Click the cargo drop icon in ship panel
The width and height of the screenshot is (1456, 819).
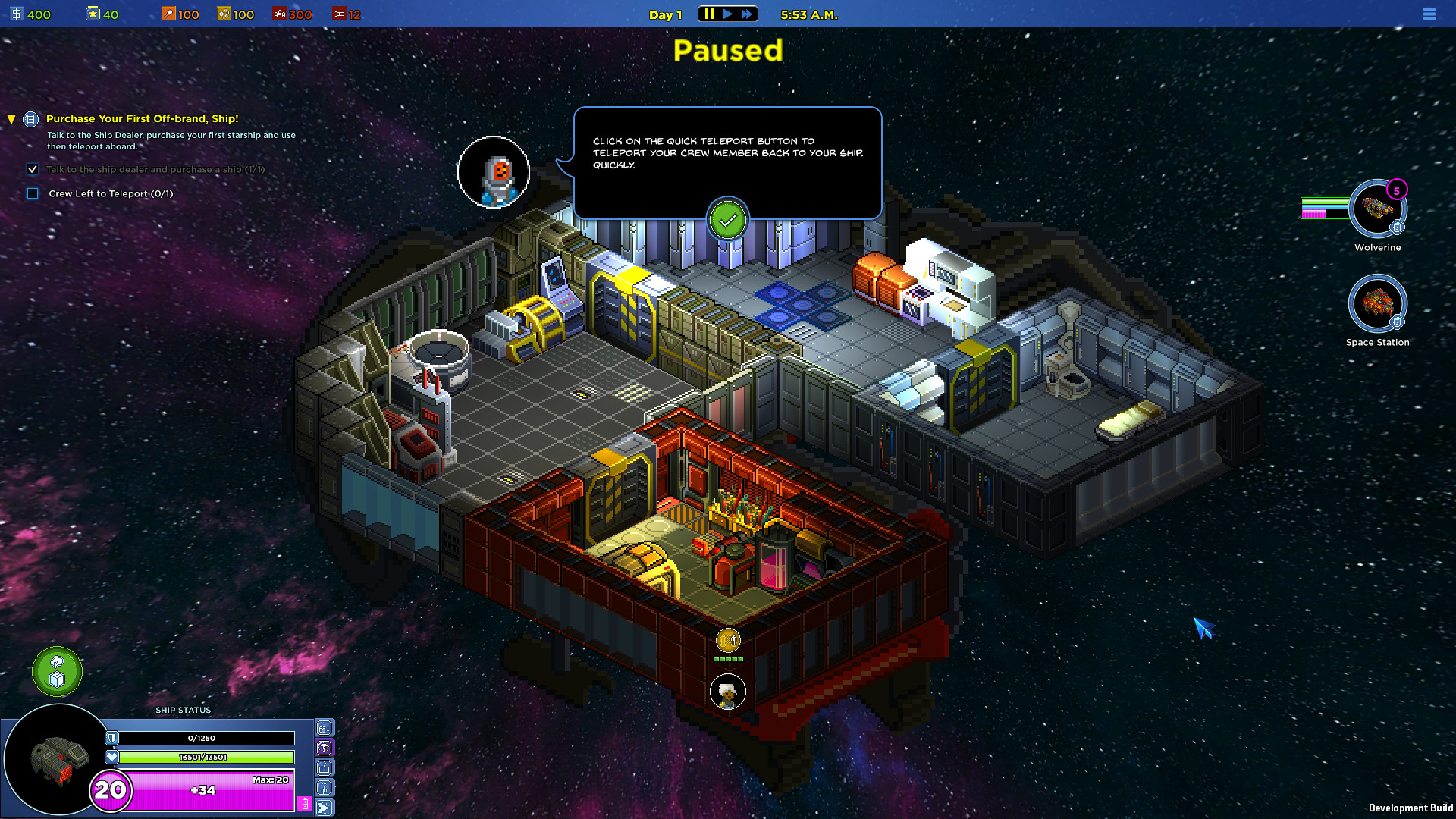click(x=325, y=729)
